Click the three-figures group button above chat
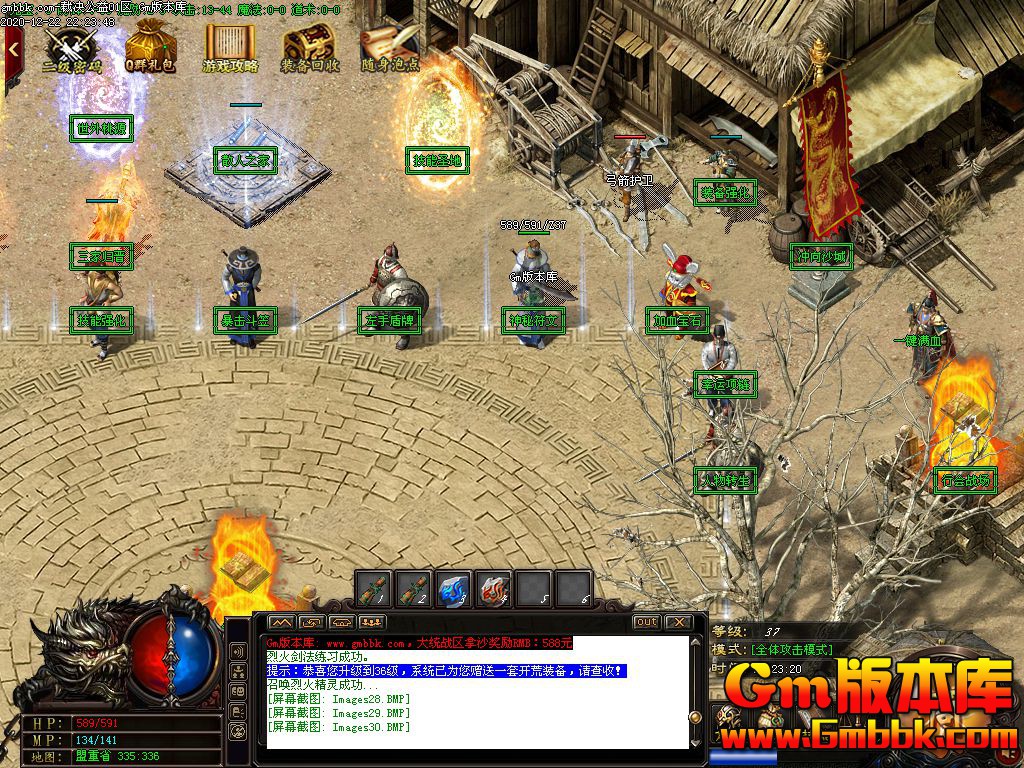 pyautogui.click(x=372, y=622)
